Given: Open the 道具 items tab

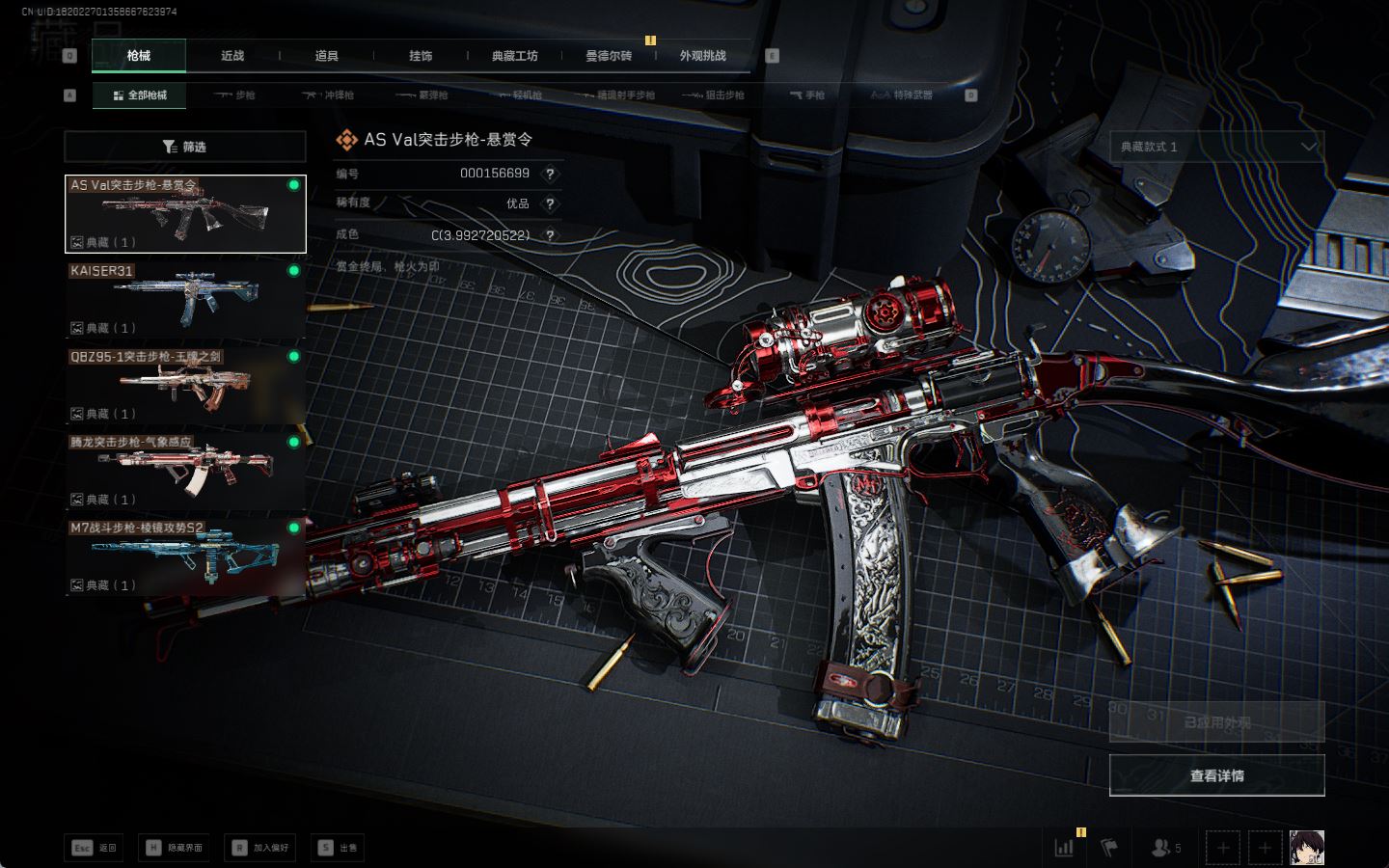Looking at the screenshot, I should (326, 56).
